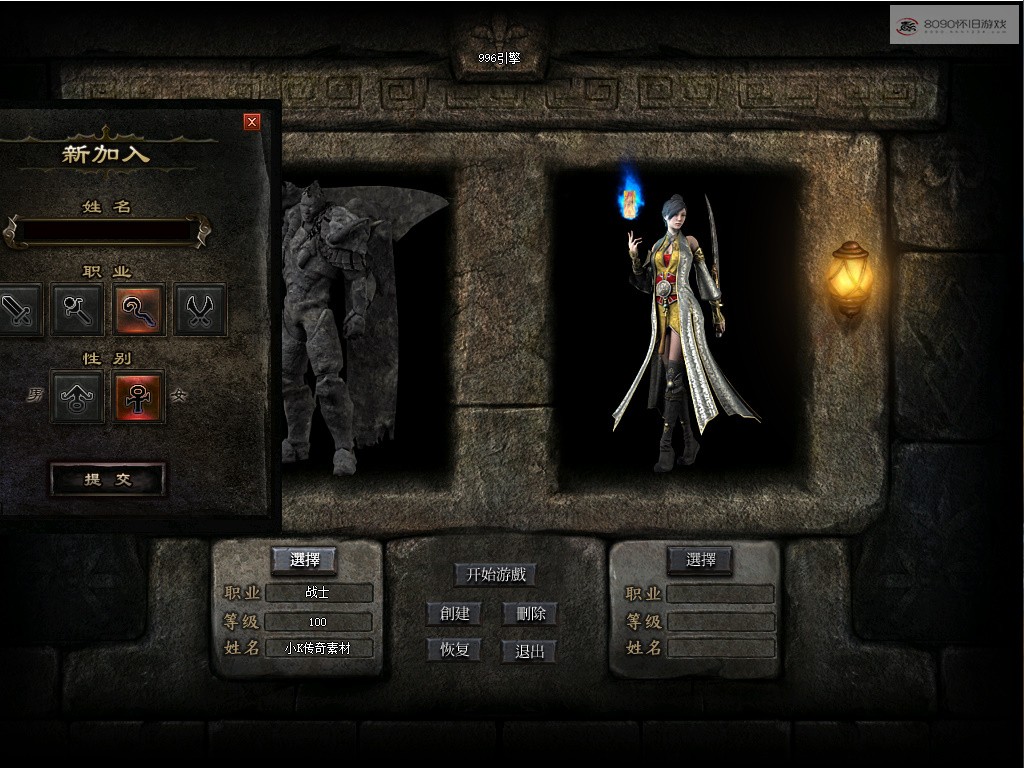Select the male gender icon
This screenshot has width=1024, height=768.
(x=78, y=397)
